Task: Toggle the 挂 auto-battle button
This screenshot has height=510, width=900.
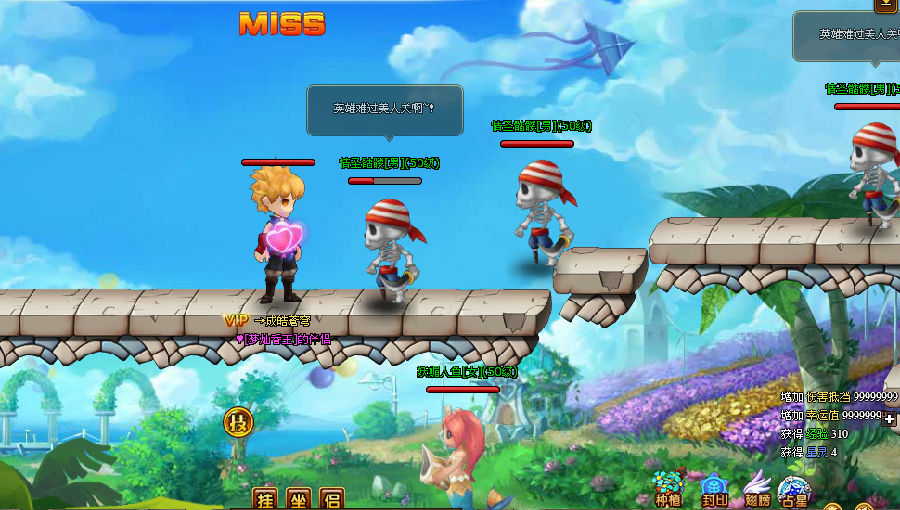Action: [x=264, y=498]
